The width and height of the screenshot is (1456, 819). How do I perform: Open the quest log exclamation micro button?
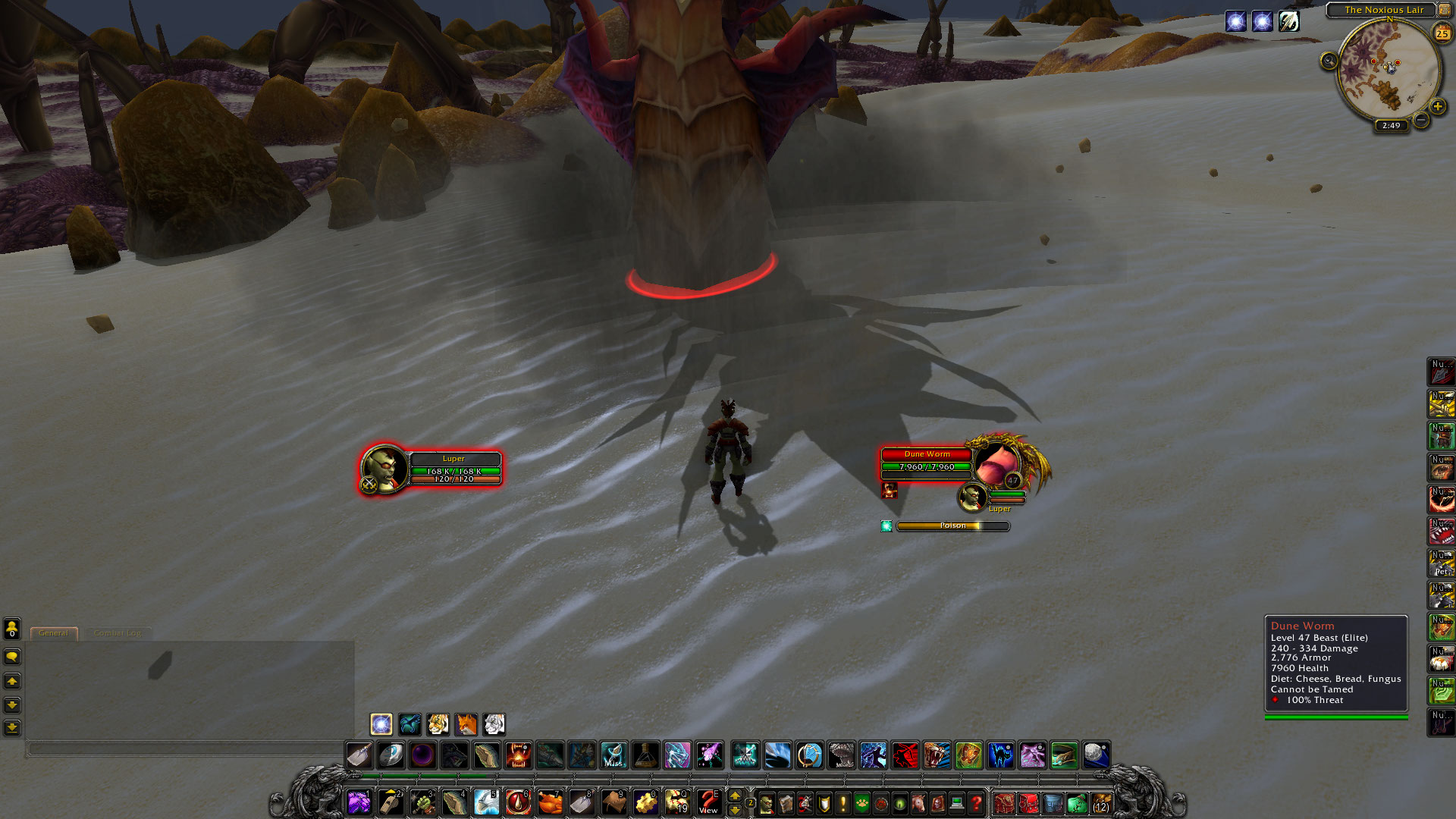coord(843,802)
